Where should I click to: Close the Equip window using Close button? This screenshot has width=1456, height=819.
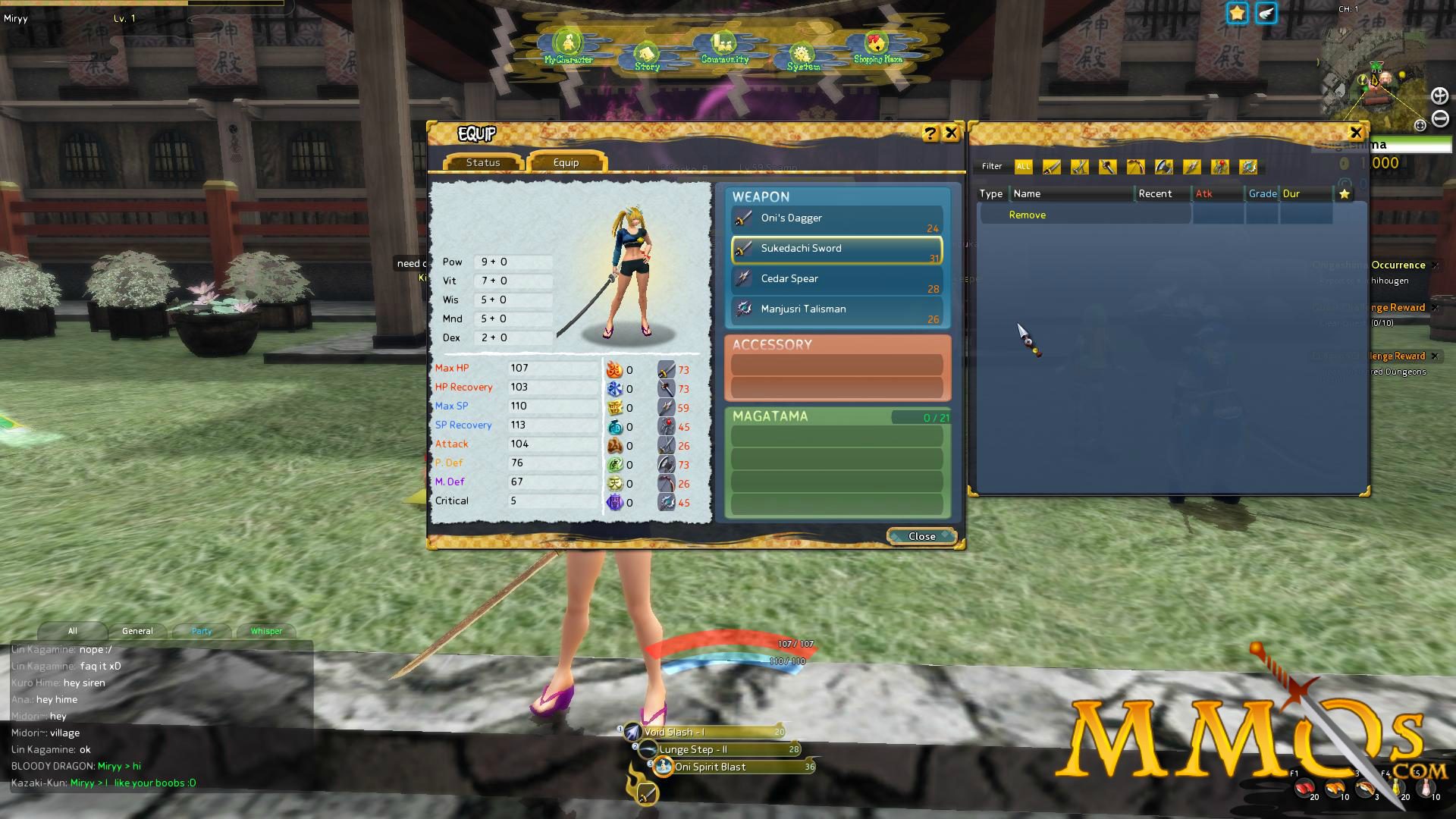pyautogui.click(x=921, y=536)
